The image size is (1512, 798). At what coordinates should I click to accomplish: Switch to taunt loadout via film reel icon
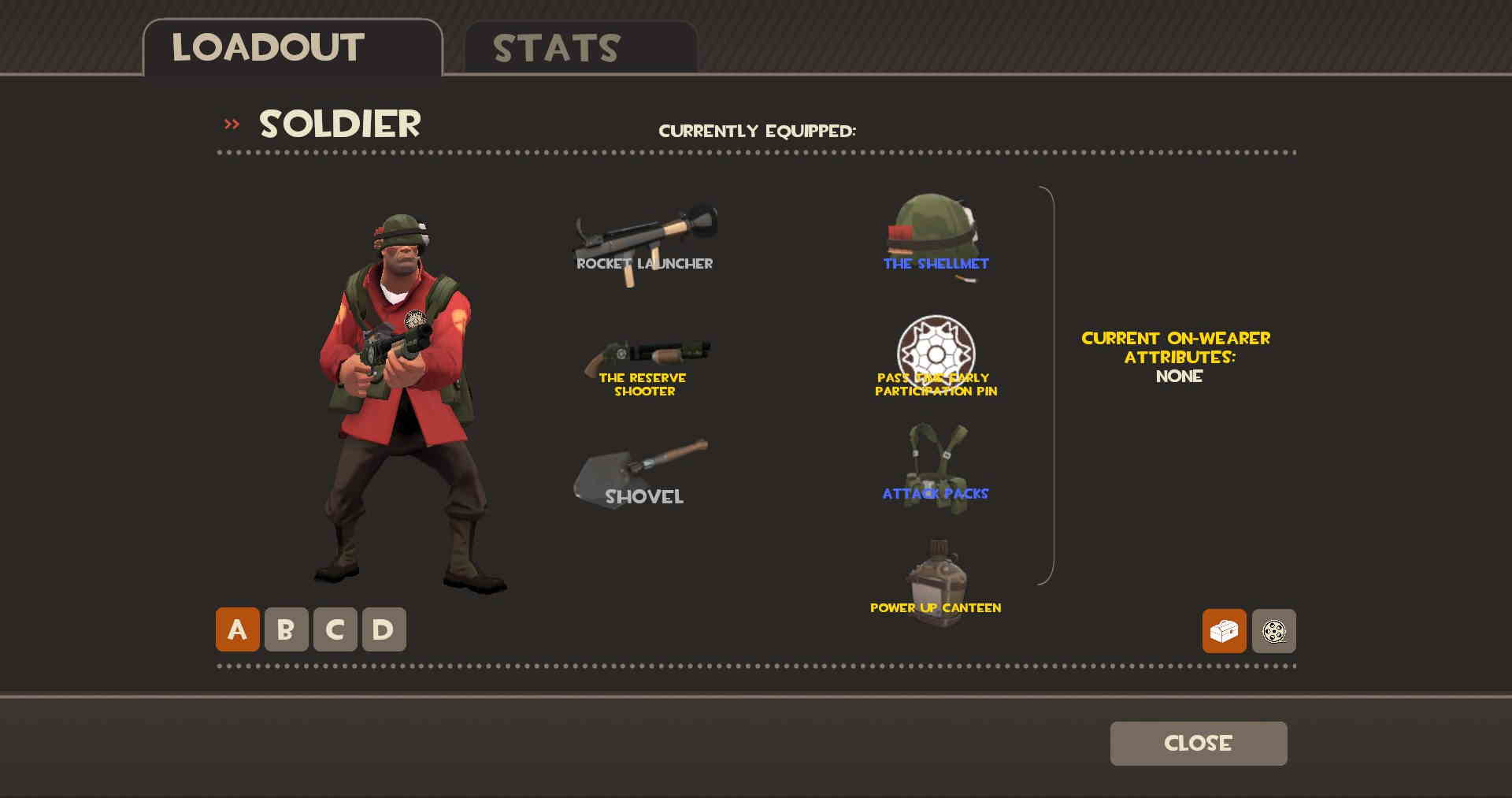1275,631
